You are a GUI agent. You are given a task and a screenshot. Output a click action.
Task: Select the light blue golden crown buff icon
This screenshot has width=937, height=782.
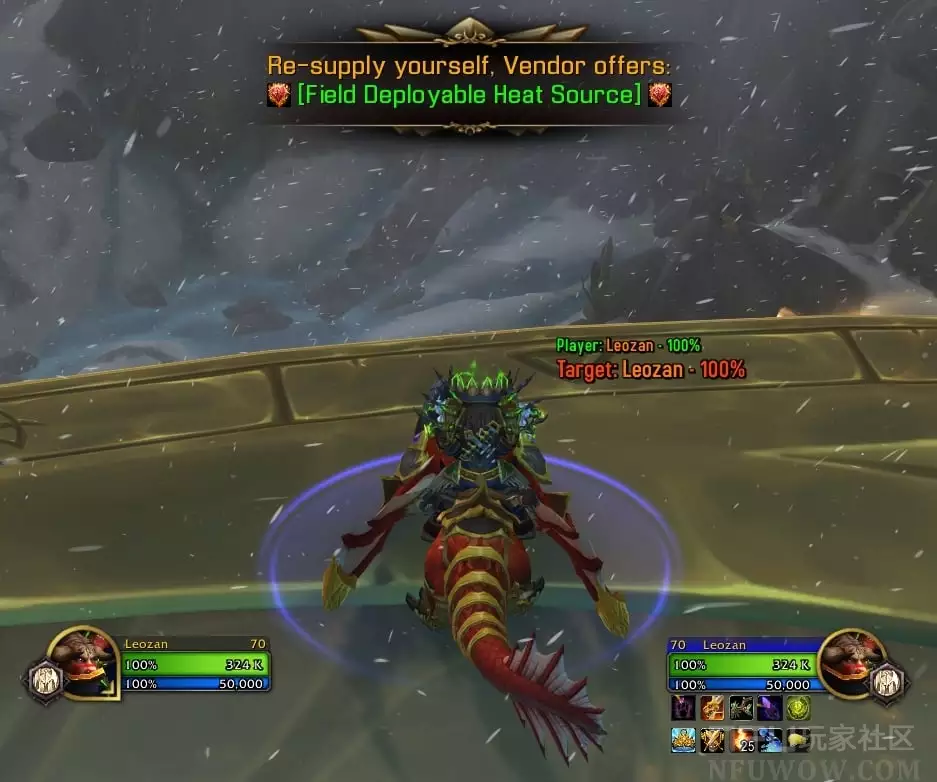[684, 740]
